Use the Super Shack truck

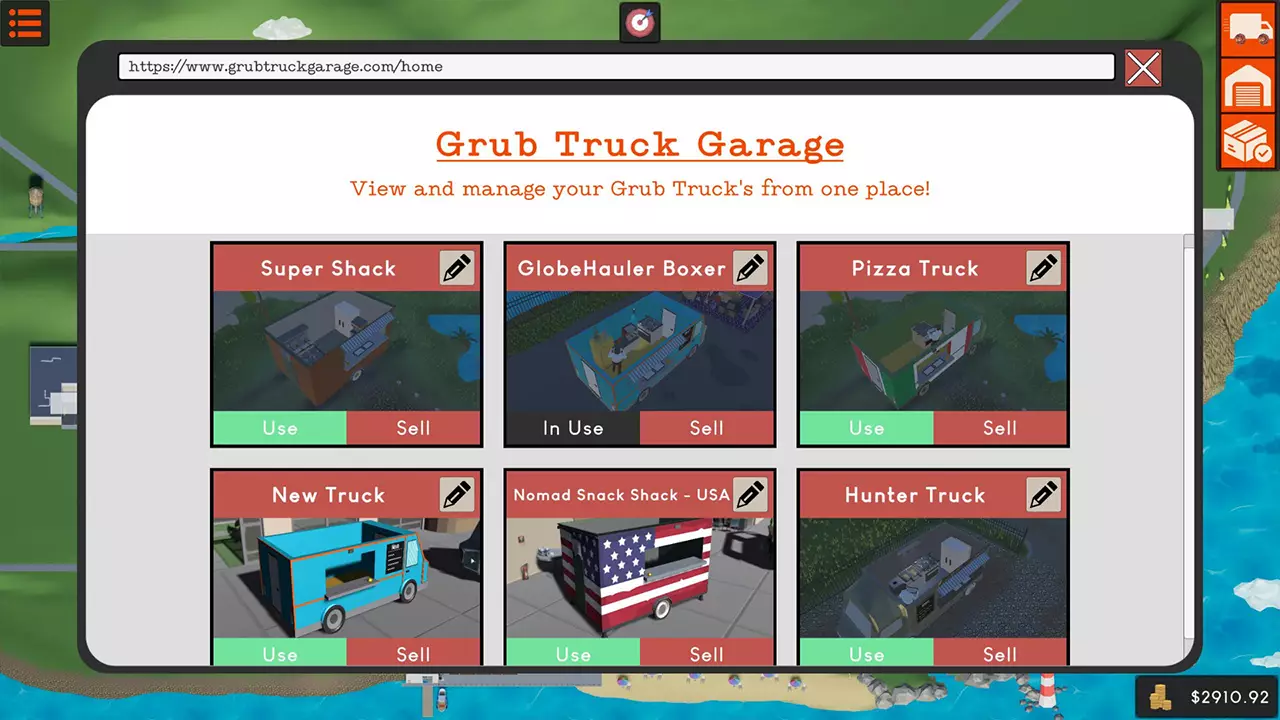[279, 428]
